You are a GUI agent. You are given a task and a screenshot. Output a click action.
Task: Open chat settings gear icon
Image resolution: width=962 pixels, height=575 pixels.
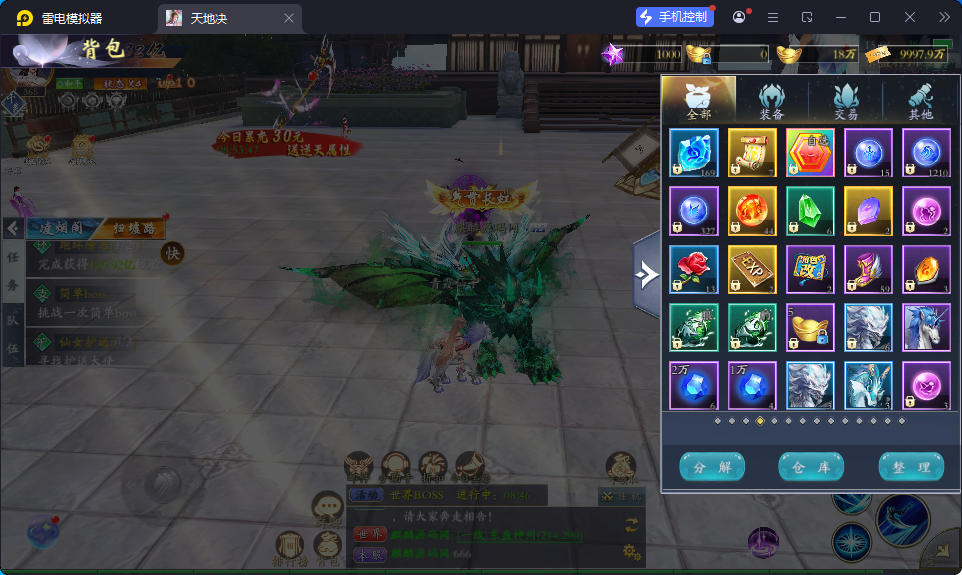631,551
